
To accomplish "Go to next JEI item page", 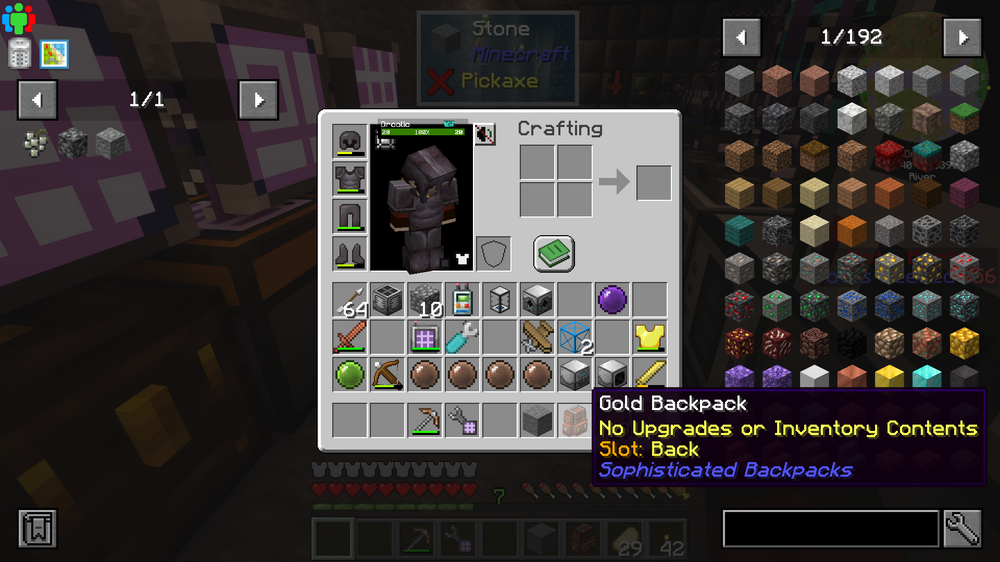I will coord(962,38).
